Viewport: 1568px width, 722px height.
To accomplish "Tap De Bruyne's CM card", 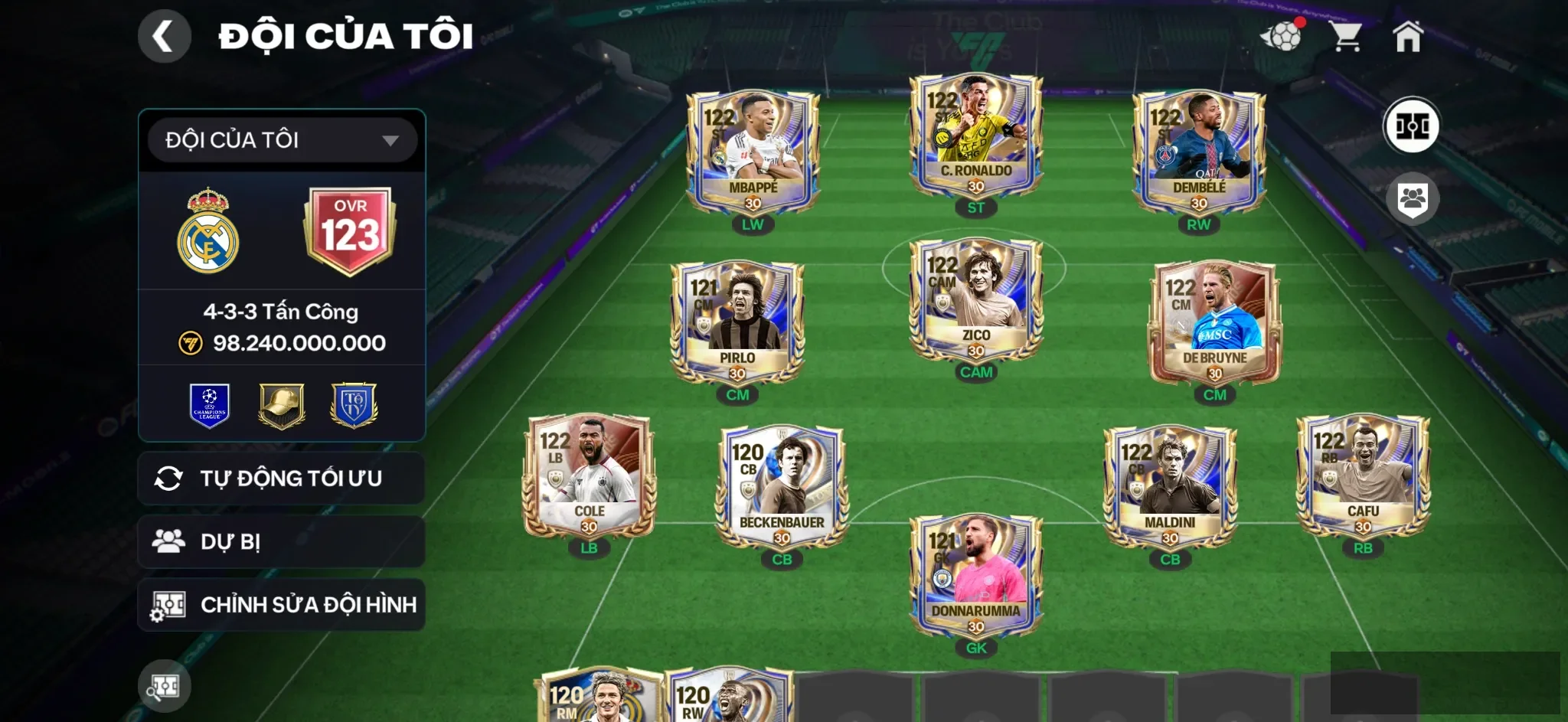I will coord(1214,323).
